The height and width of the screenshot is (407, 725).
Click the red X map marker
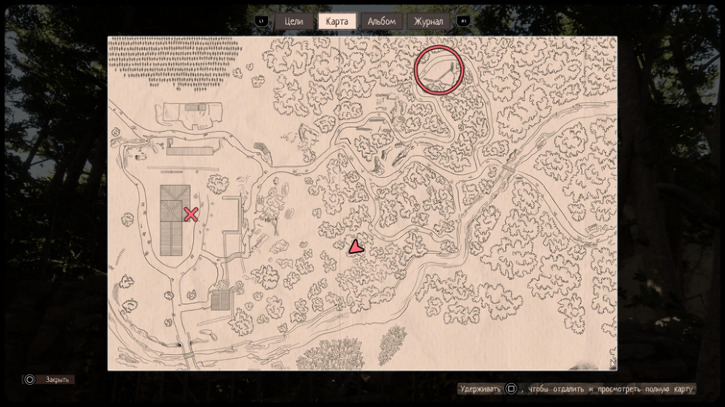tap(191, 214)
